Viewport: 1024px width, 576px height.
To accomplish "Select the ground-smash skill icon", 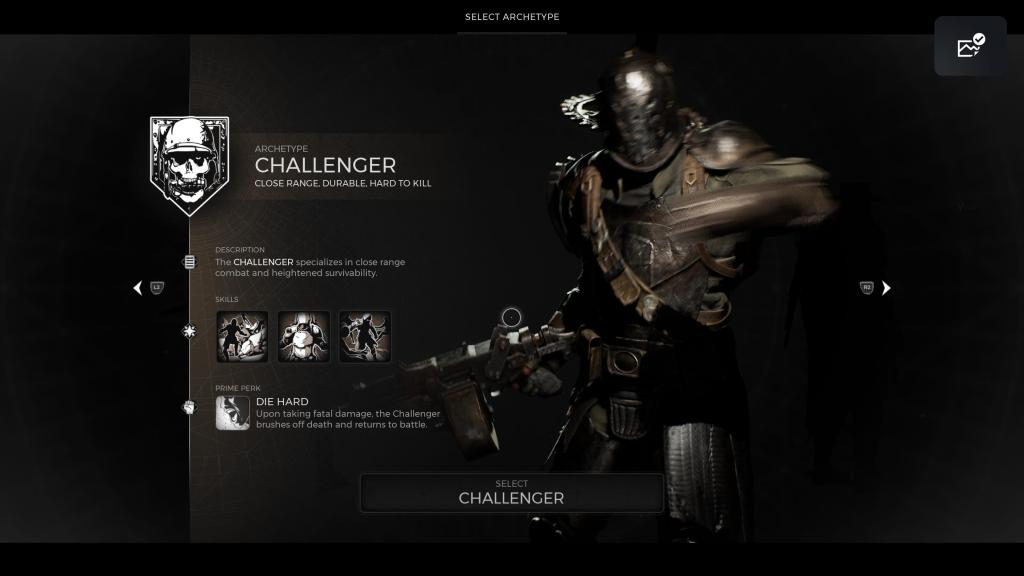I will (x=242, y=336).
